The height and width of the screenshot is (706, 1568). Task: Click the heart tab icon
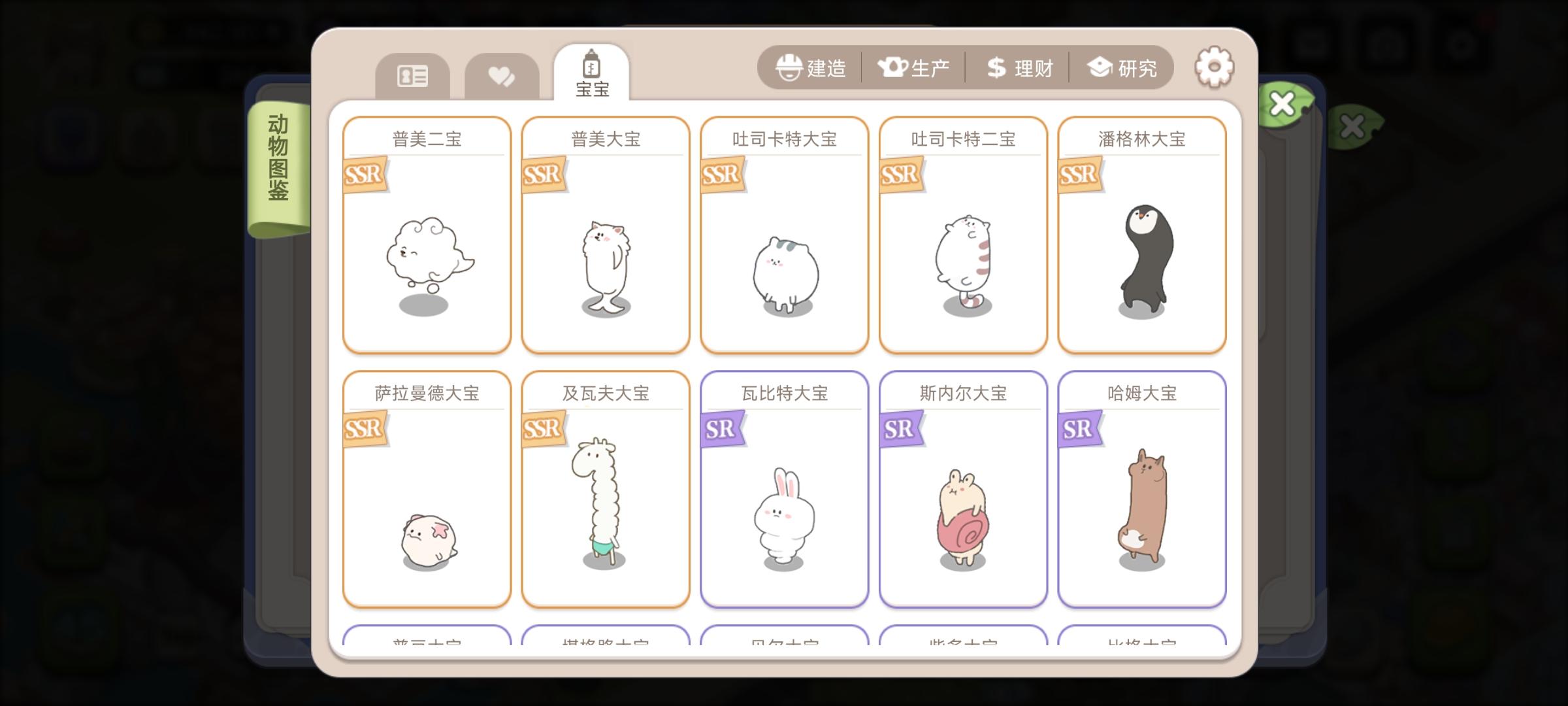(x=500, y=75)
